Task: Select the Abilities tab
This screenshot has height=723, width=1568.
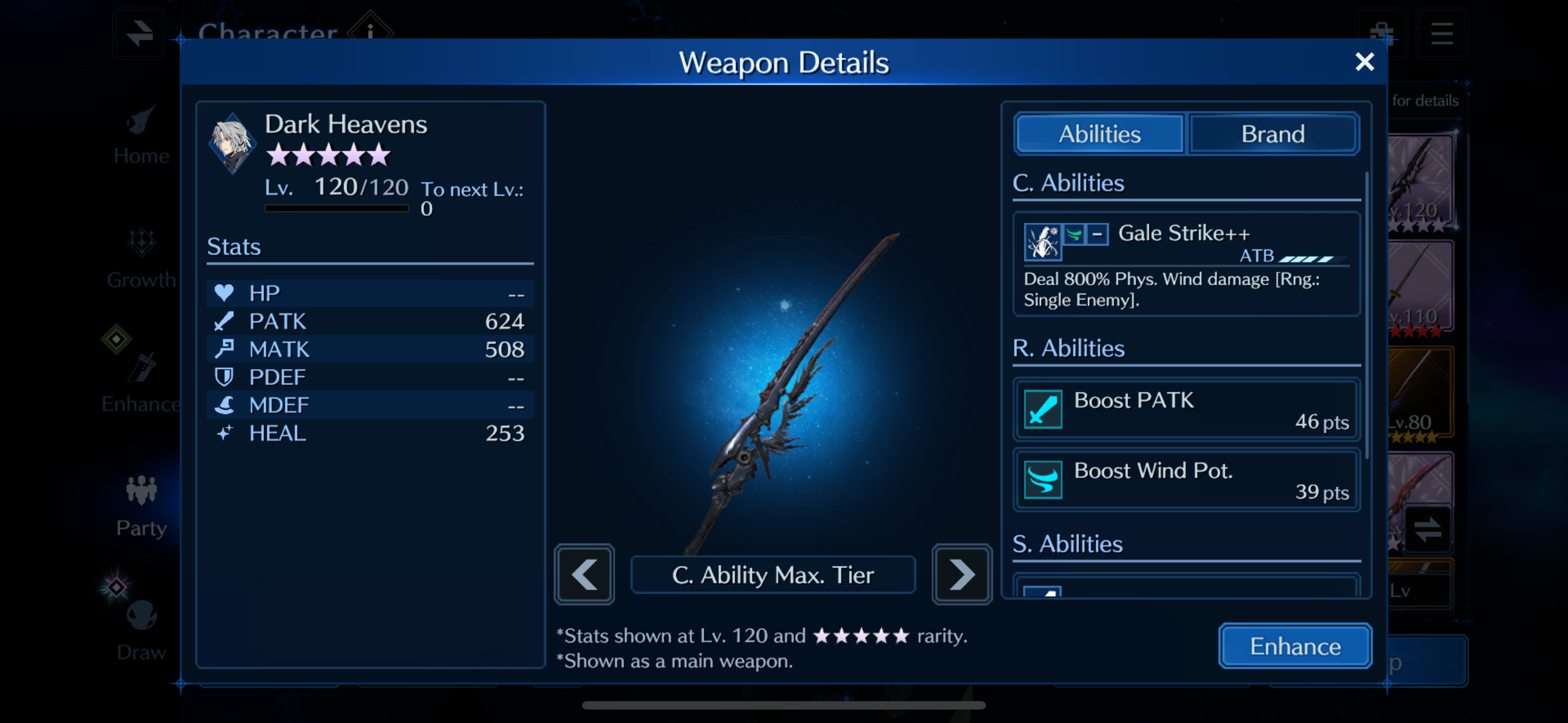Action: (1099, 134)
